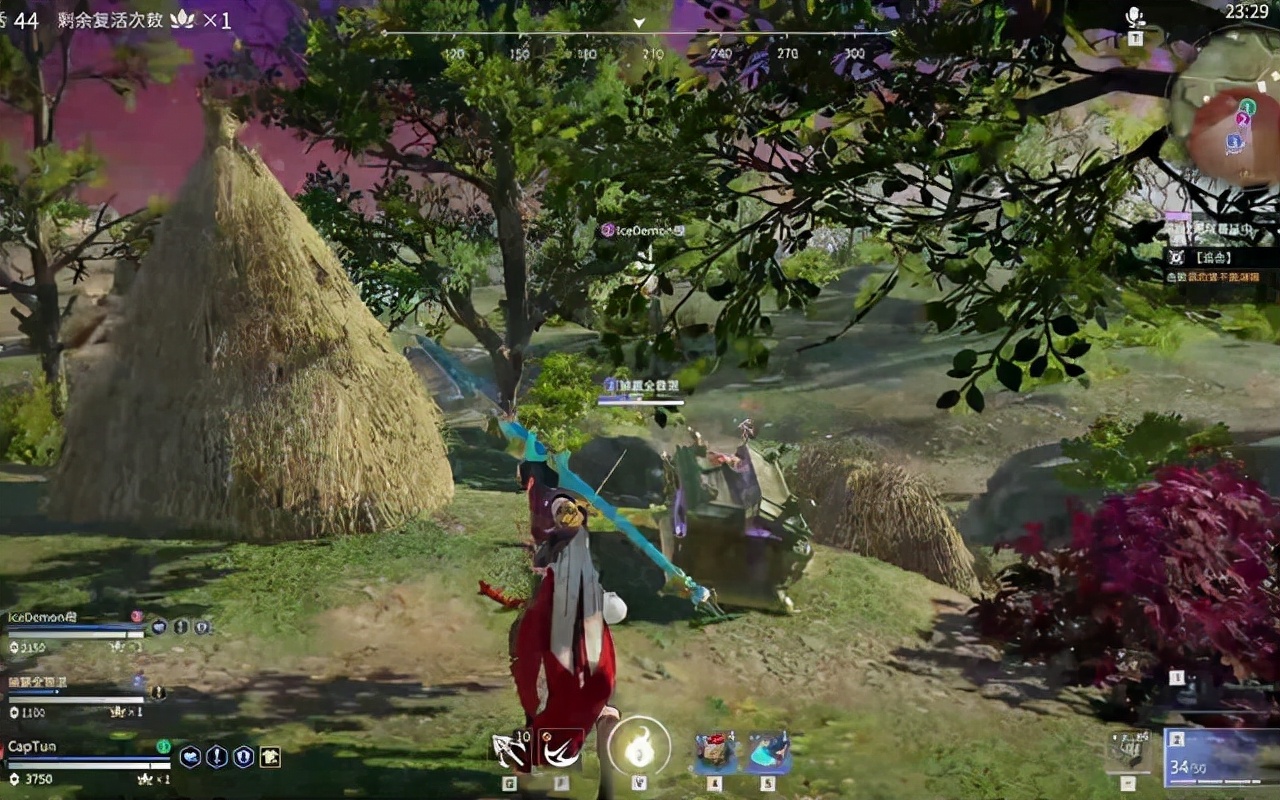Use the supply crate item in the hotbar

(x=716, y=750)
